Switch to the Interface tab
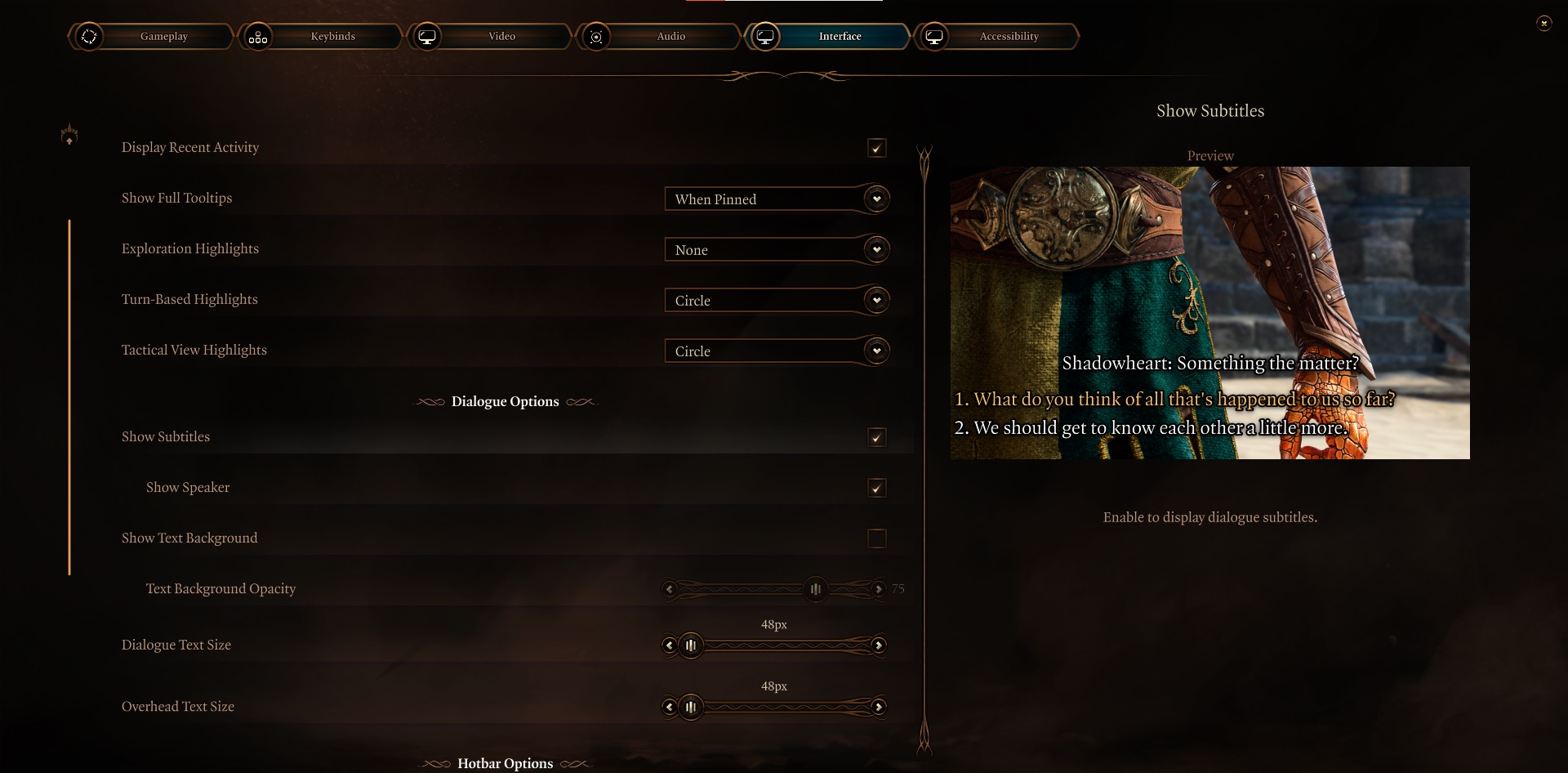 point(841,36)
